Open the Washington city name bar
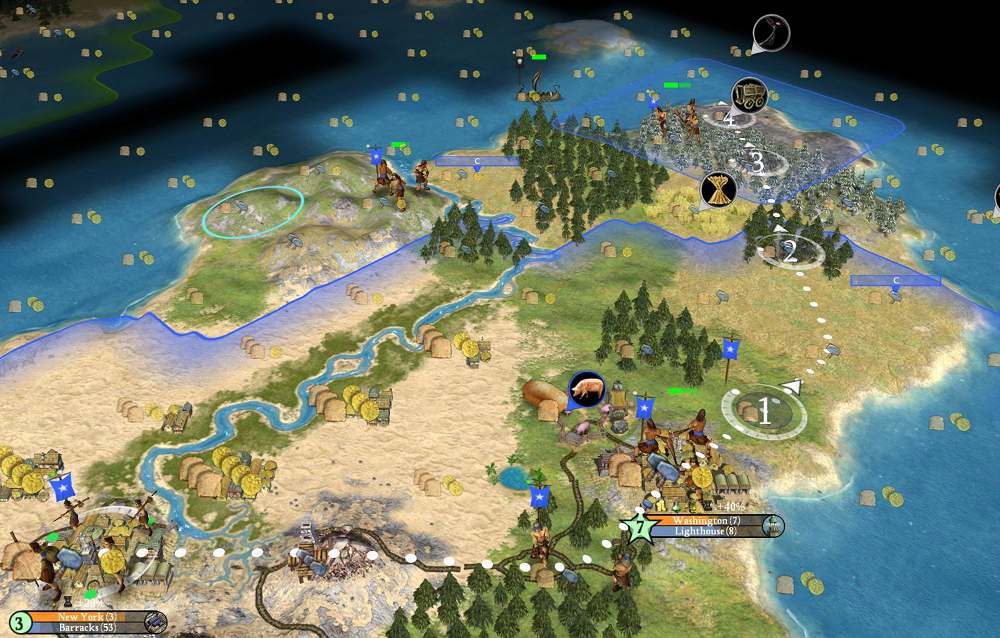The image size is (1000, 638). pyautogui.click(x=706, y=521)
